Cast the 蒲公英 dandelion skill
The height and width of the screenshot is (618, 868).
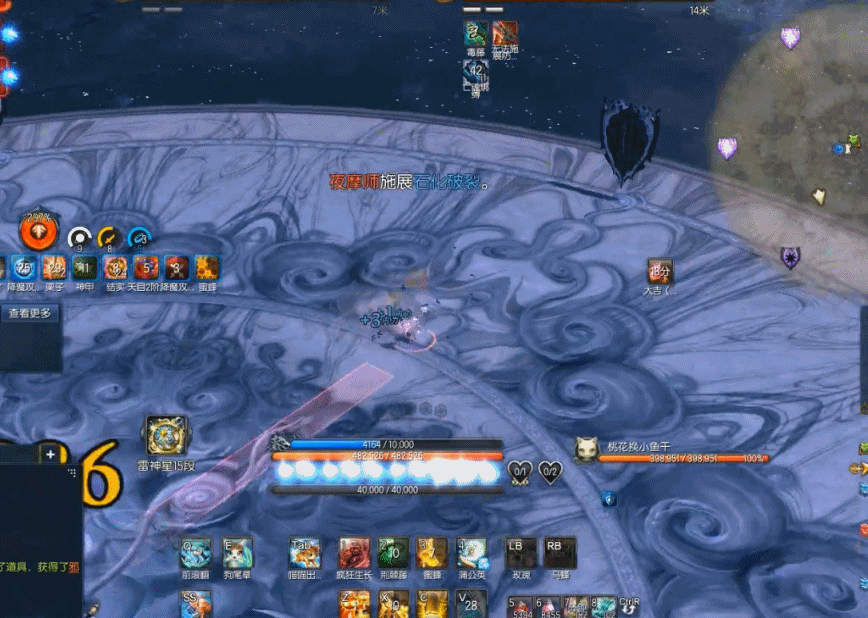click(471, 553)
